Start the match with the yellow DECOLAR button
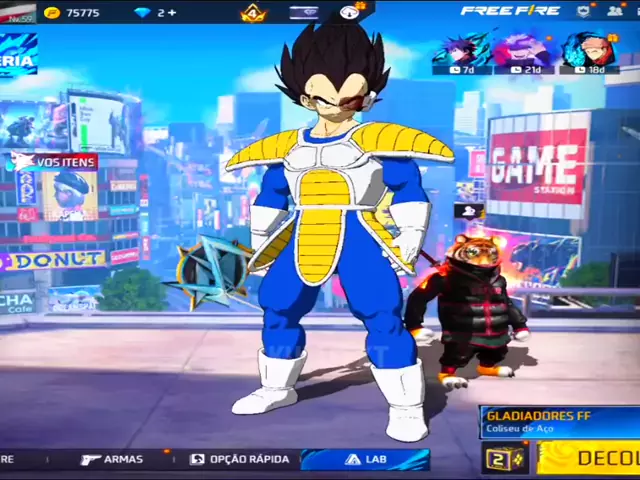 pos(590,458)
